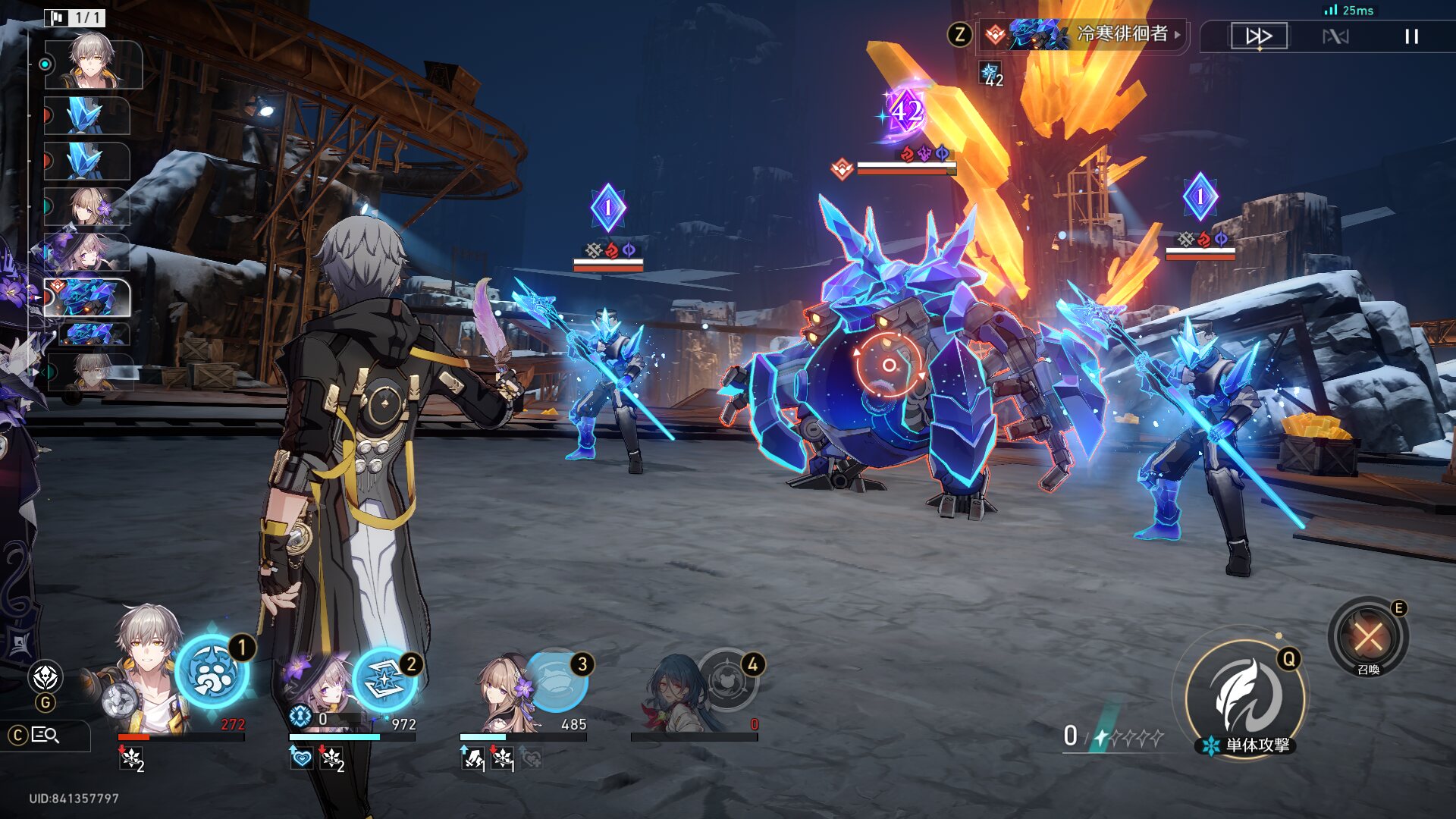1456x819 pixels.
Task: Toggle the double-speed battle button
Action: 1259,36
